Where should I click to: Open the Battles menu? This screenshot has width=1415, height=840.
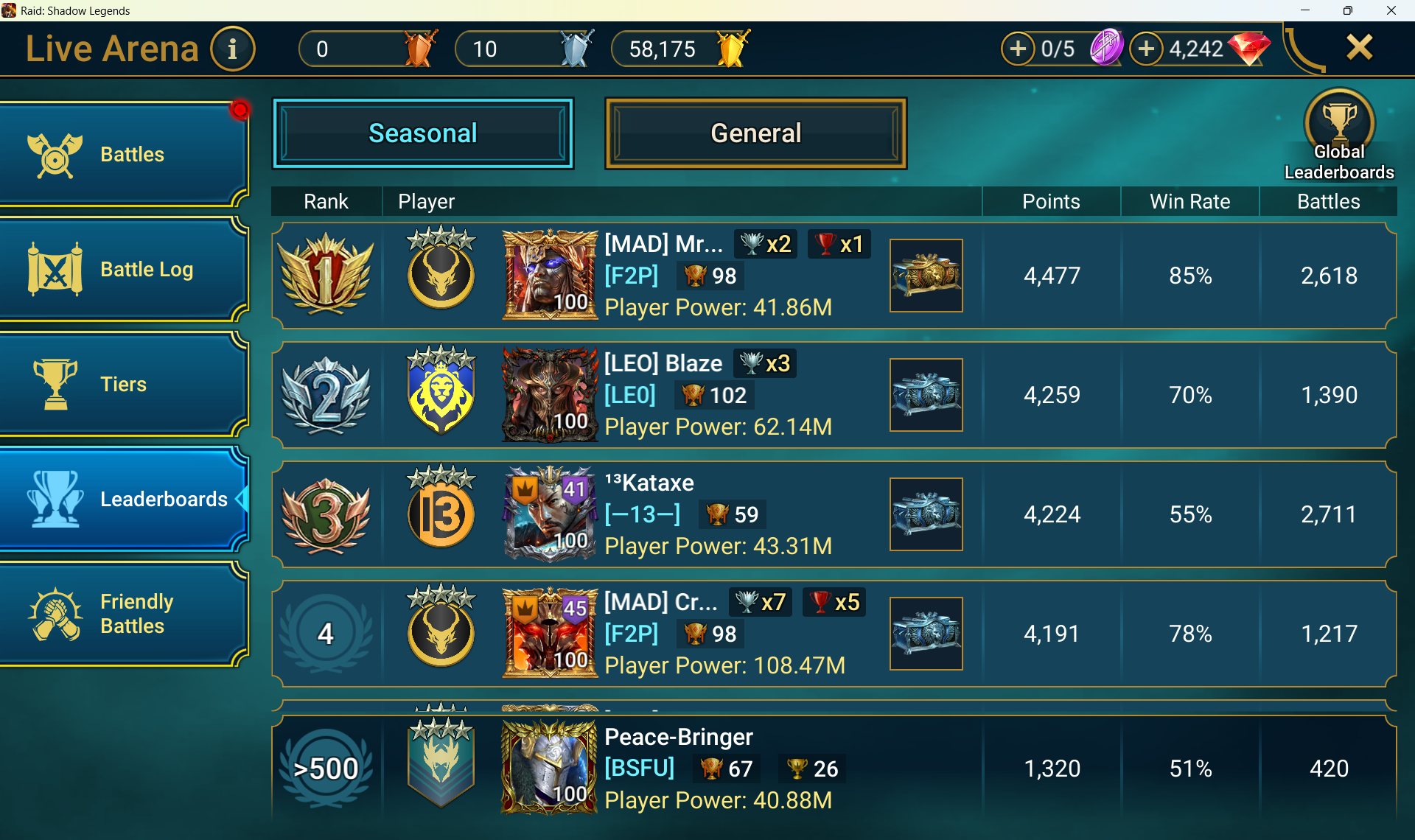tap(124, 154)
